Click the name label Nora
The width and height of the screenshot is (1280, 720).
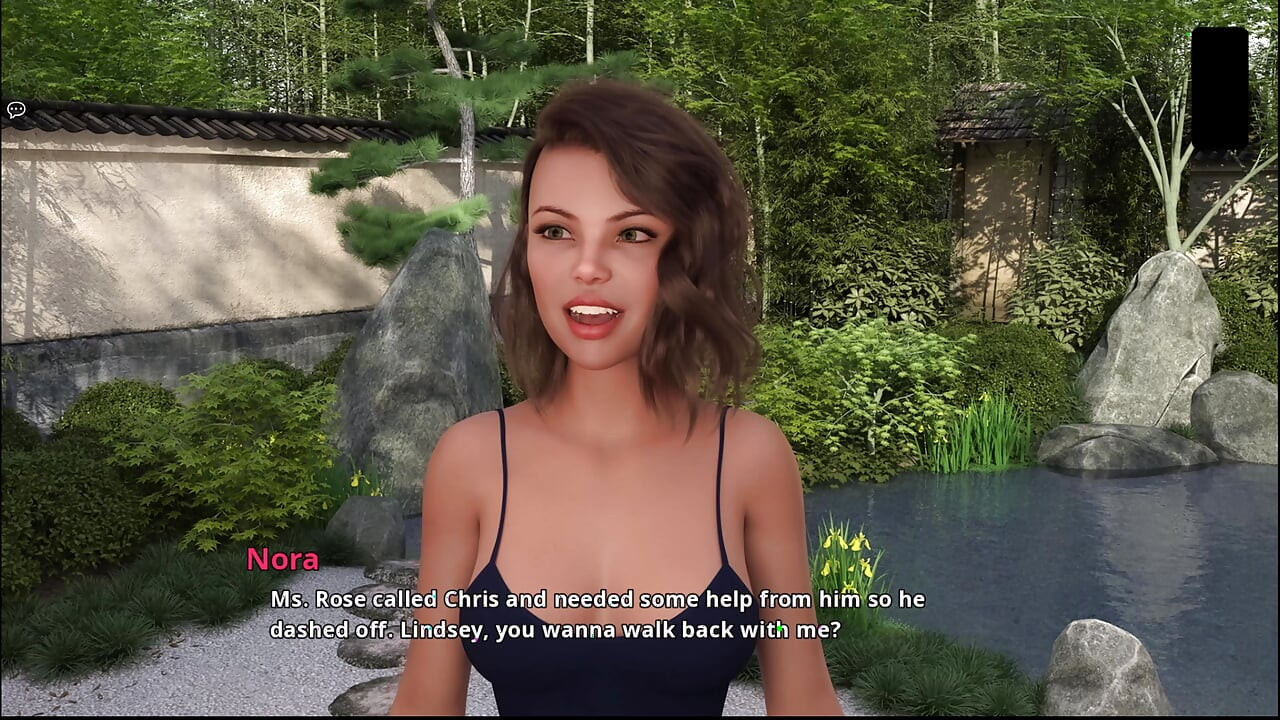point(283,560)
